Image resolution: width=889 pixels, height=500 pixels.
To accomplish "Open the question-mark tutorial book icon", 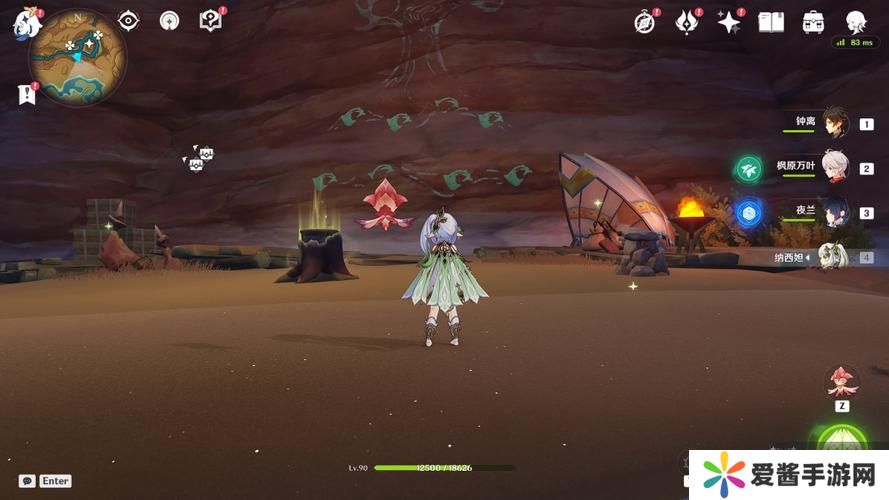I will coord(210,20).
